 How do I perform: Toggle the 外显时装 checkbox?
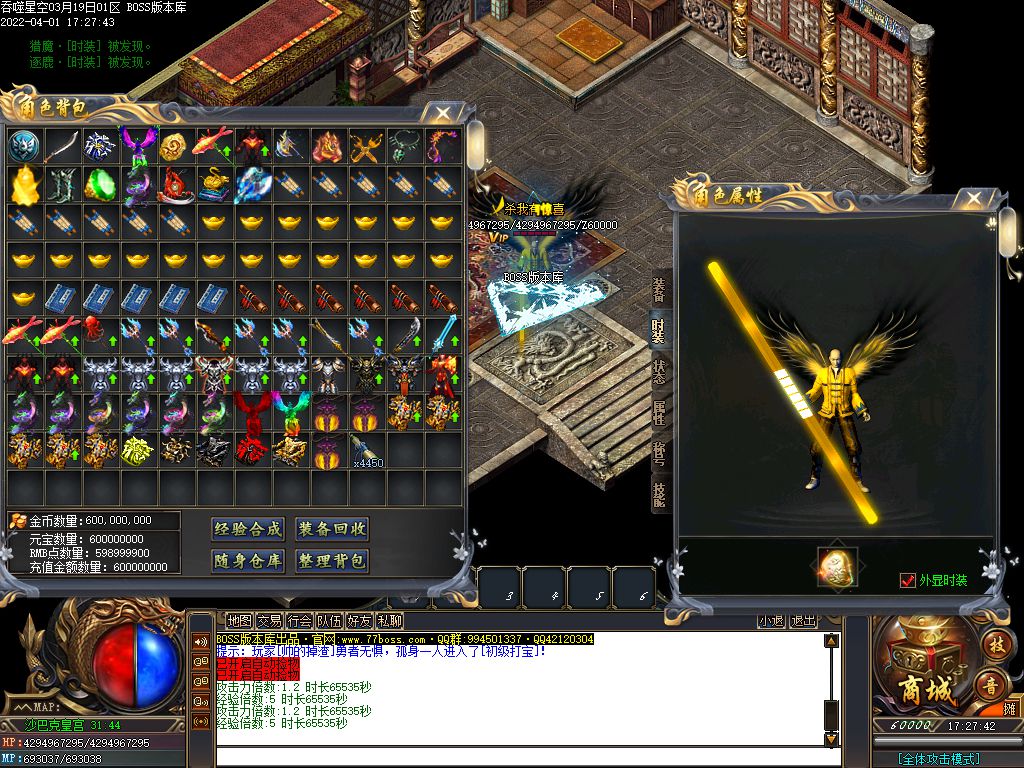(x=908, y=580)
